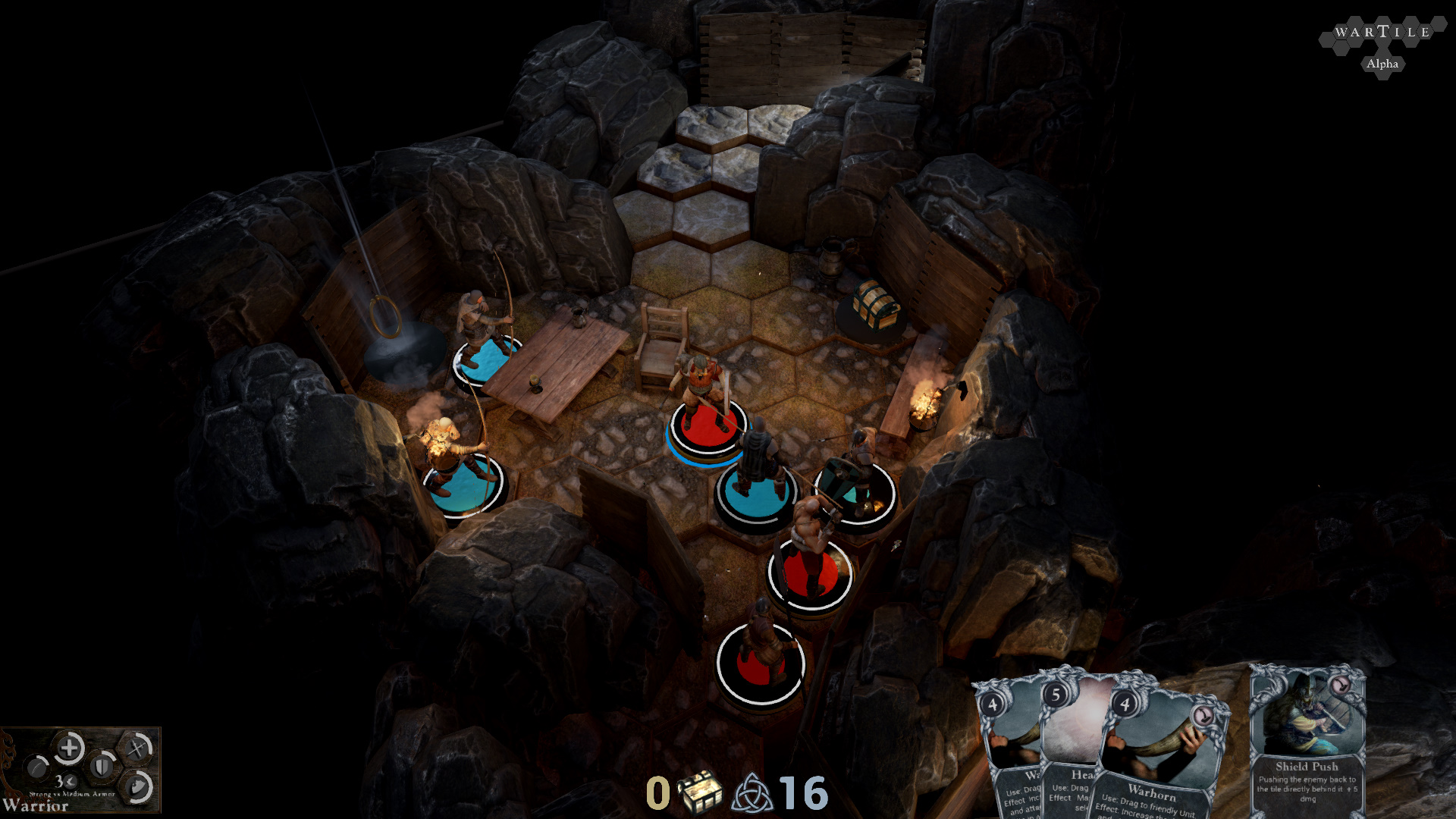This screenshot has height=819, width=1456.
Task: Click the shield defense icon on the Warrior panel
Action: pos(102,767)
